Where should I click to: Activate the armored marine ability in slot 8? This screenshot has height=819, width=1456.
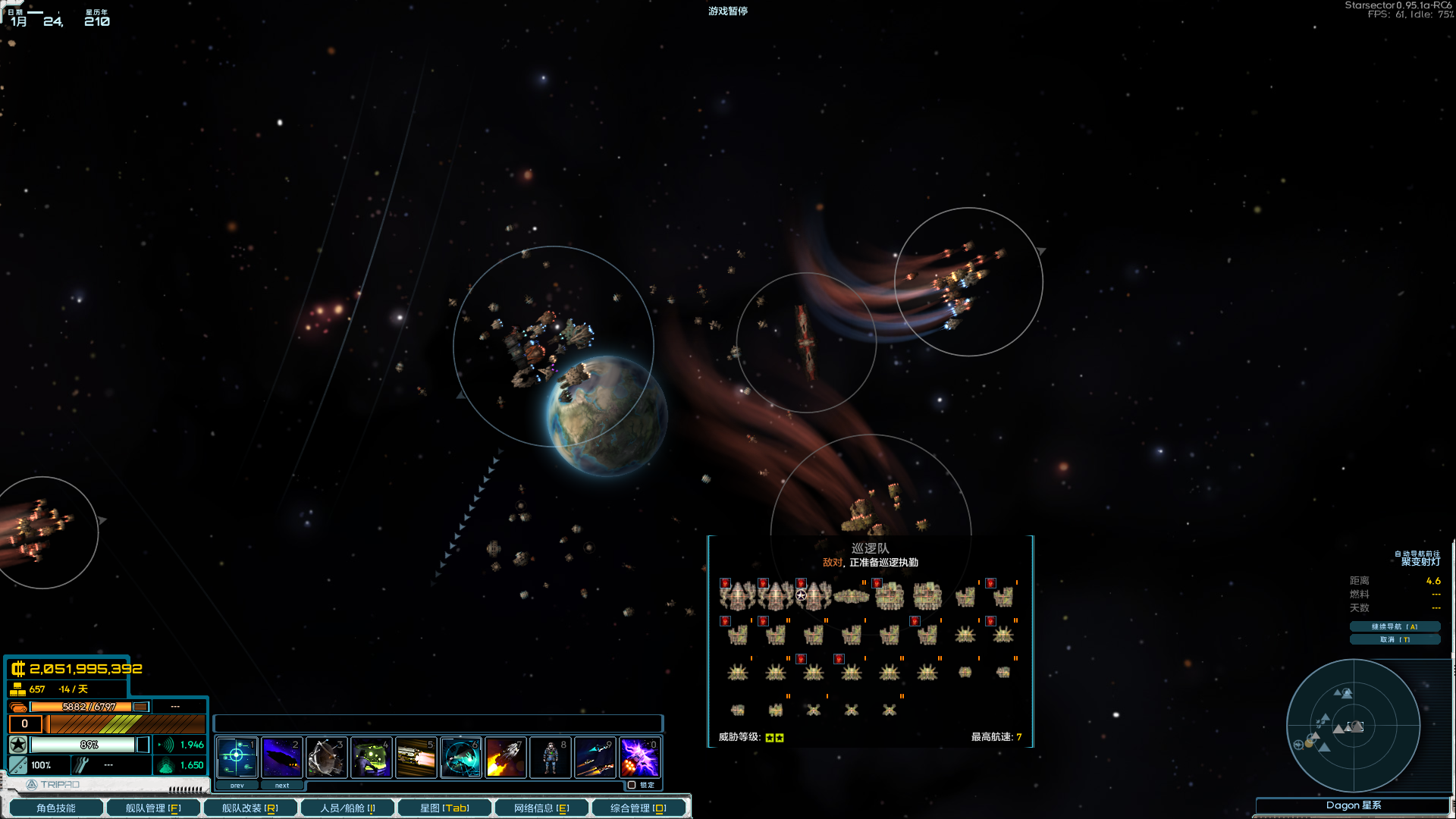(551, 757)
